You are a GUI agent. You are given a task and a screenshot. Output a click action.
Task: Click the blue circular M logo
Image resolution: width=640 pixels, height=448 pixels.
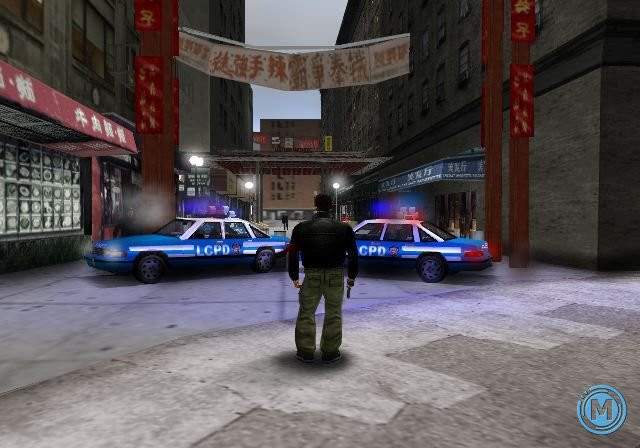(x=601, y=410)
